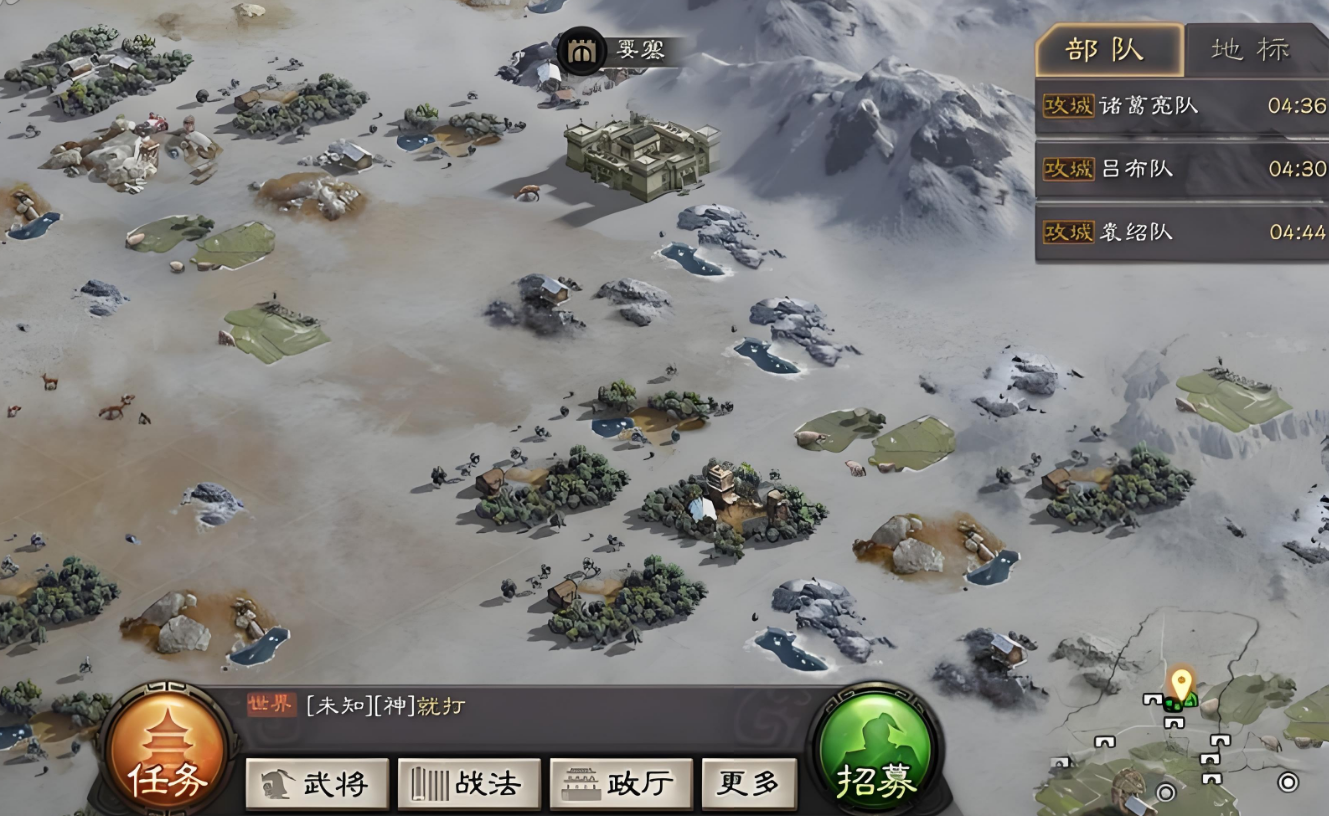Open the 武将 generals menu

tap(317, 784)
